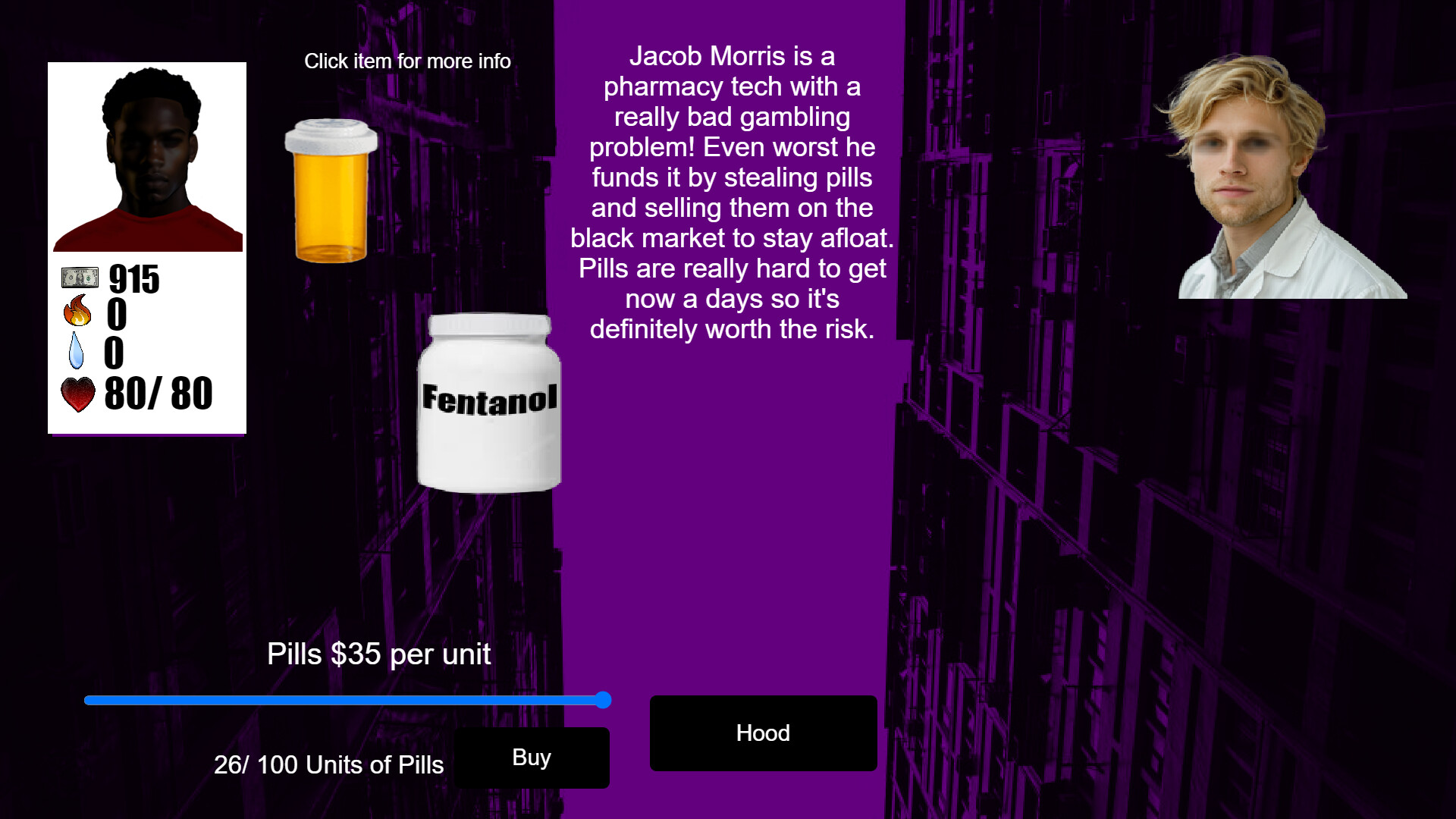Click the 'Click item for more info' label

pyautogui.click(x=408, y=61)
